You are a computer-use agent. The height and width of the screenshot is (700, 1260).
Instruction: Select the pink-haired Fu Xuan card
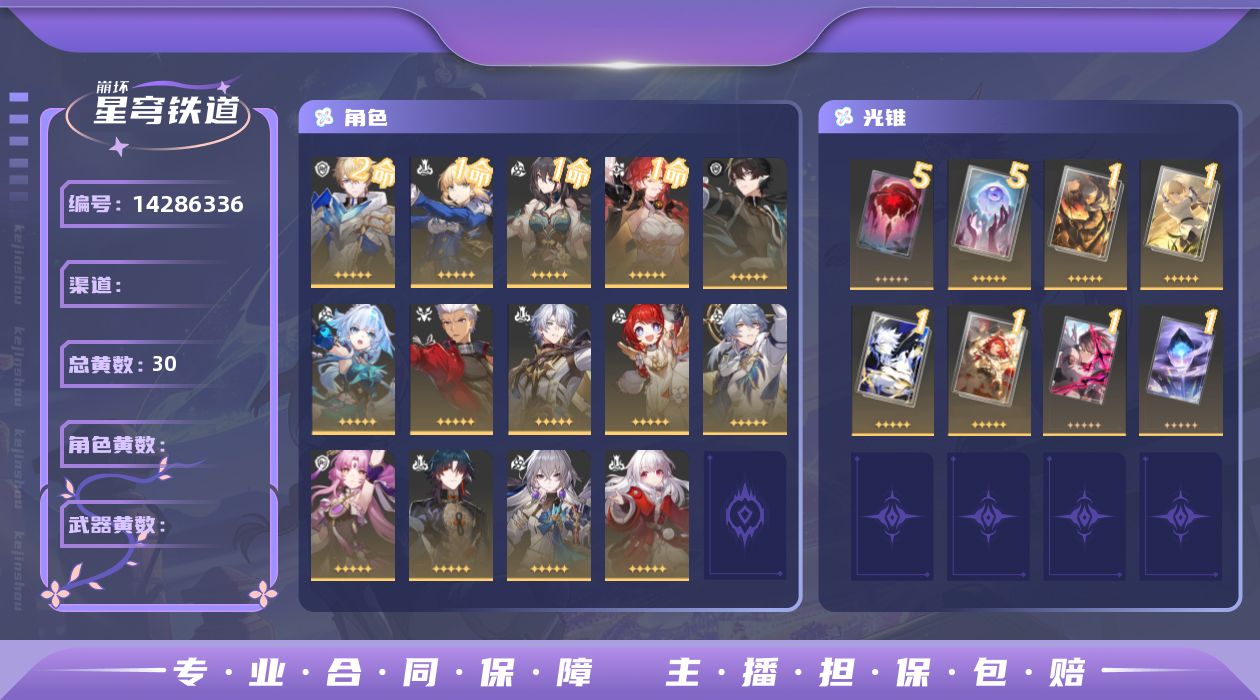(x=353, y=515)
